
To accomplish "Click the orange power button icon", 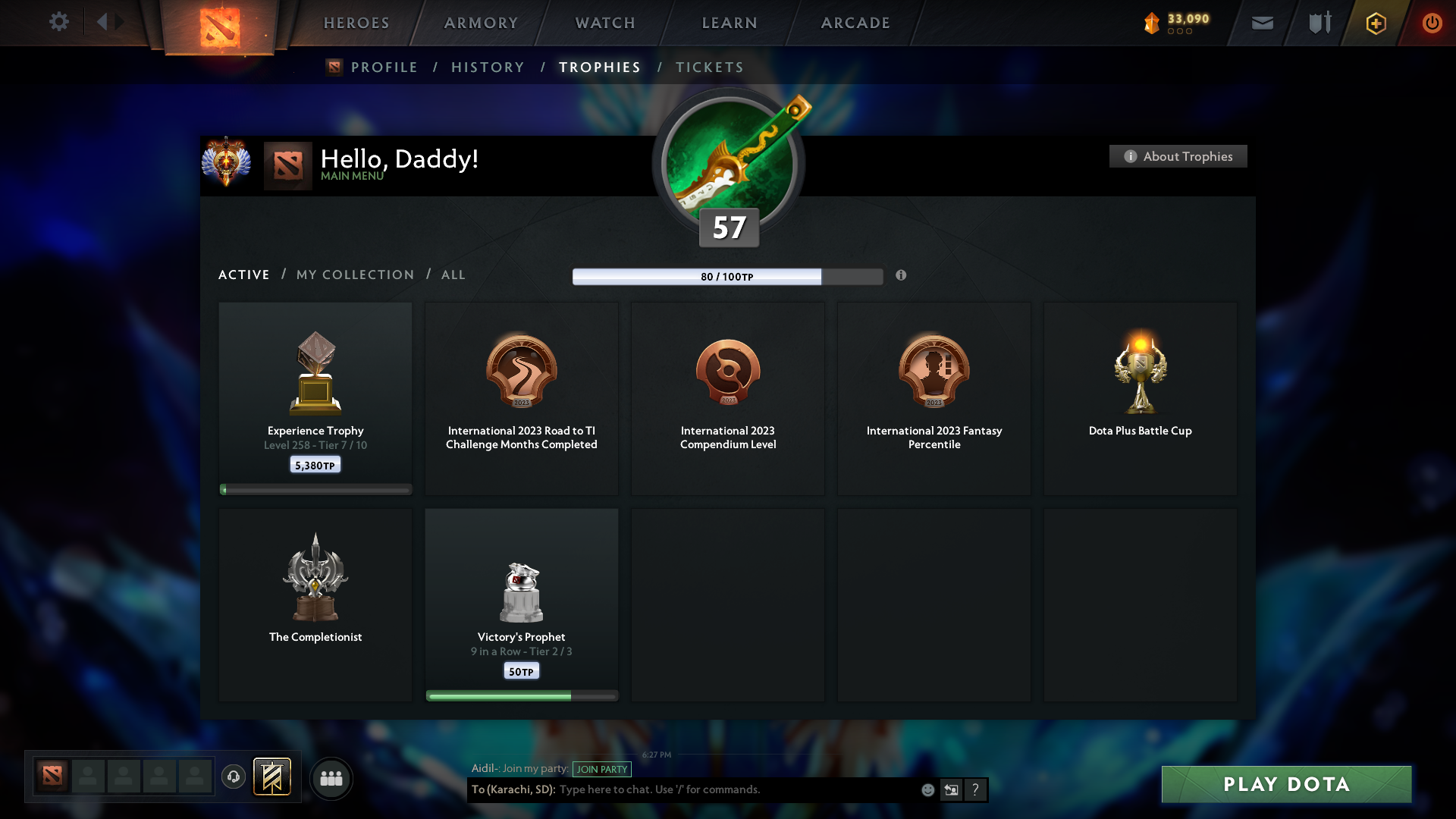I will coord(1432,23).
